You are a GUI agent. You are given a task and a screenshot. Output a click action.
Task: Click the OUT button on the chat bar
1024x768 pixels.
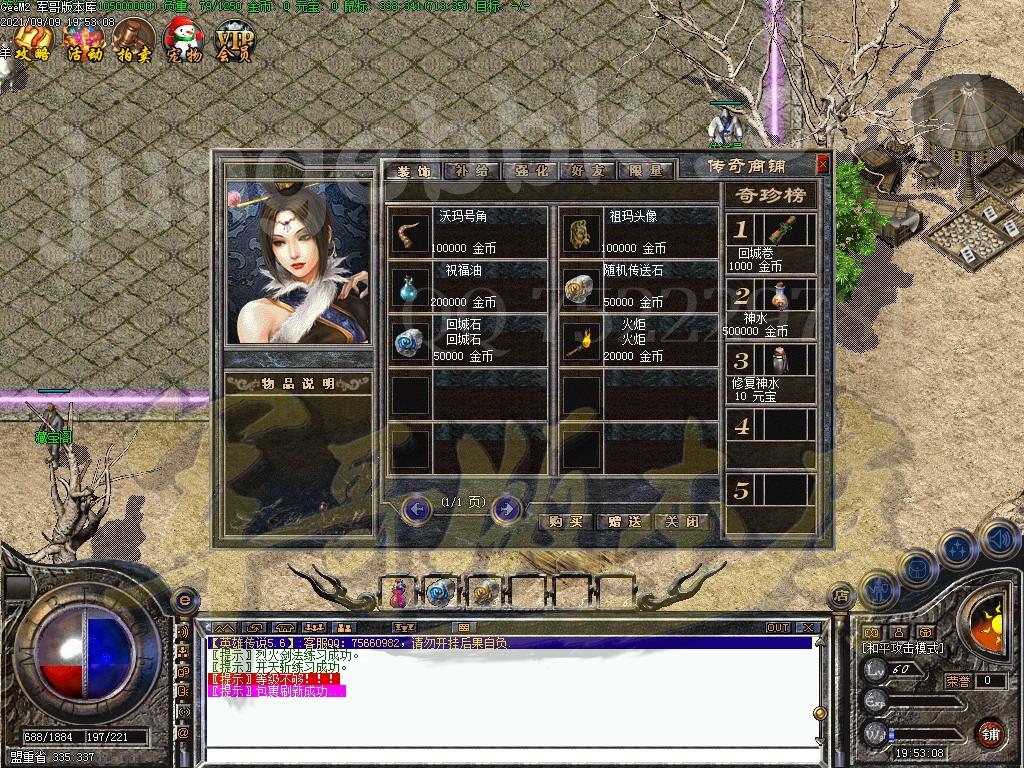pos(778,628)
